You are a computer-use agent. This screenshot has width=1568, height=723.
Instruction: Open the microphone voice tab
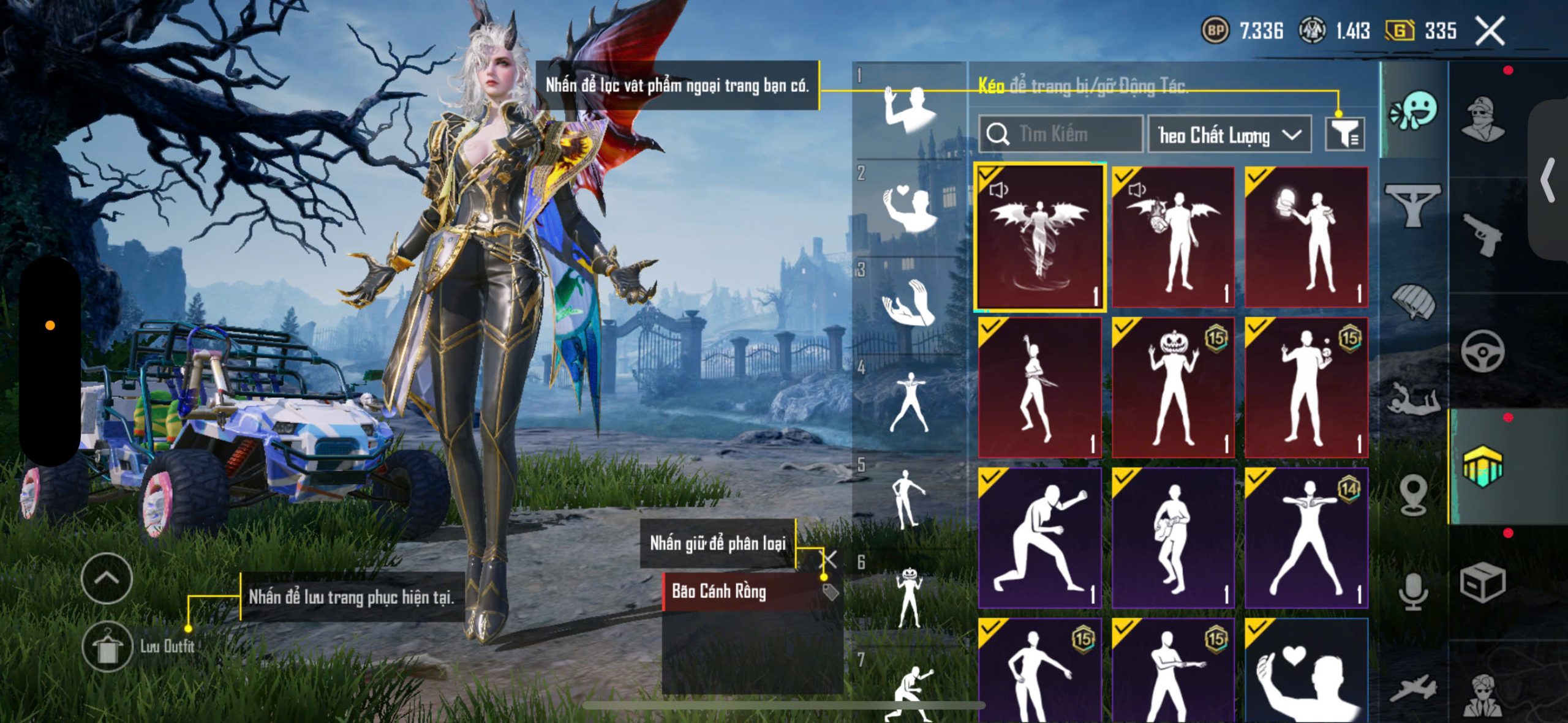coord(1414,591)
